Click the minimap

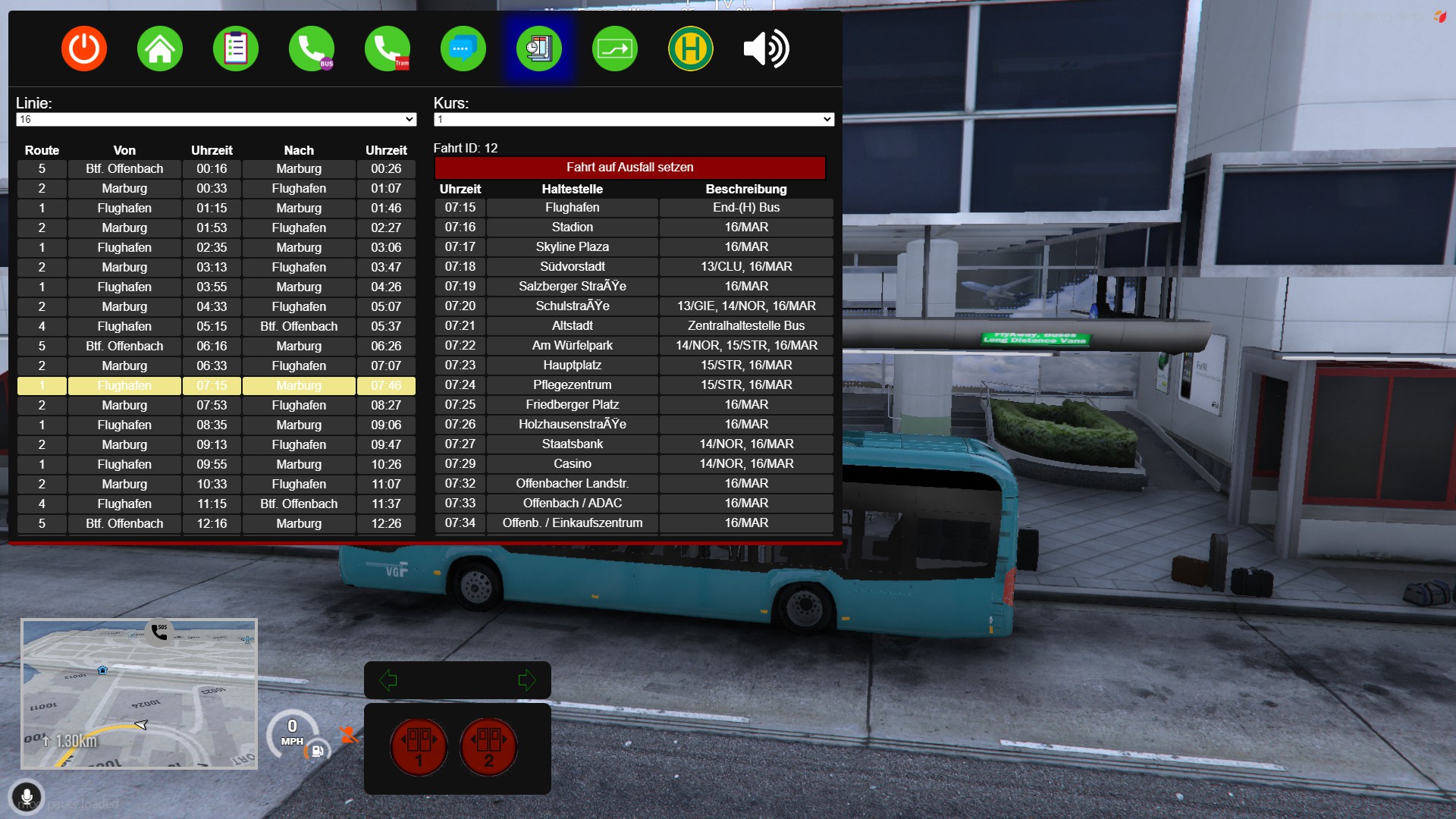coord(140,694)
